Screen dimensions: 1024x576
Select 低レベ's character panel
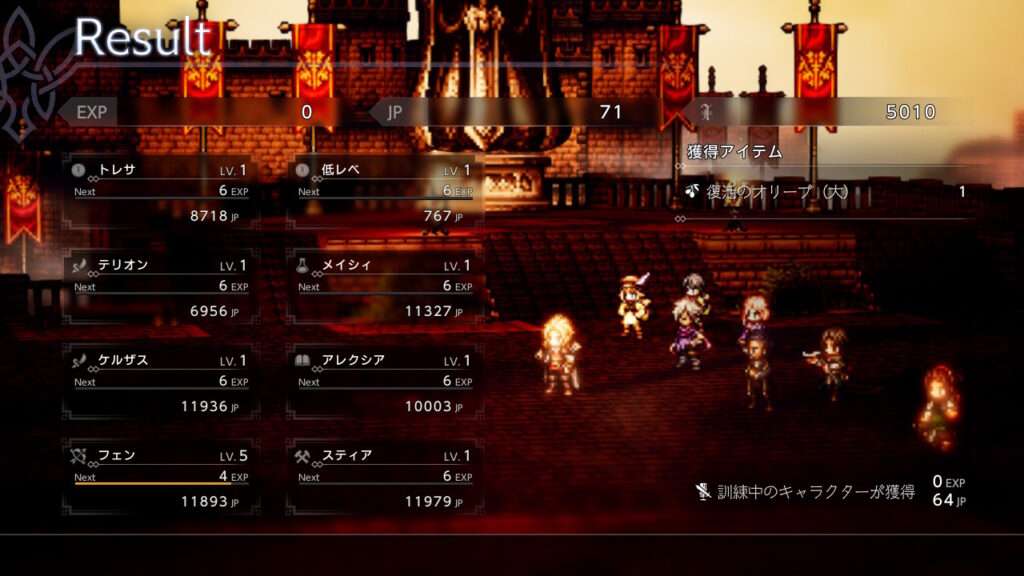(x=385, y=192)
